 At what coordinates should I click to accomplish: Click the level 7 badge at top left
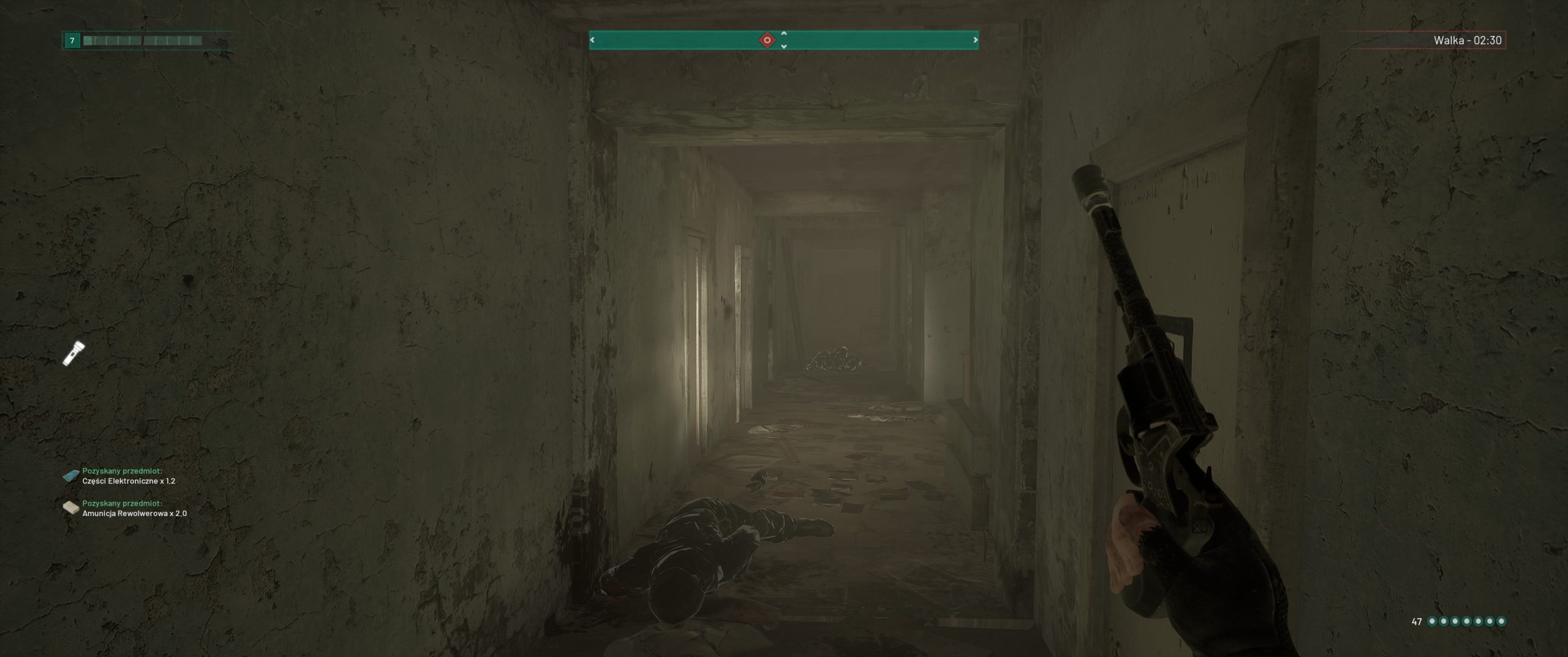[x=72, y=41]
